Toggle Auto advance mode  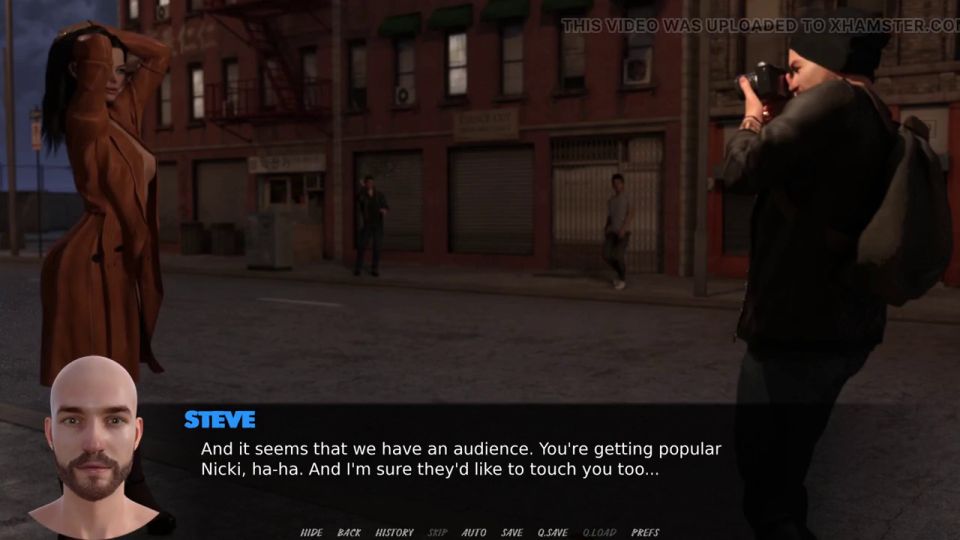(x=474, y=533)
